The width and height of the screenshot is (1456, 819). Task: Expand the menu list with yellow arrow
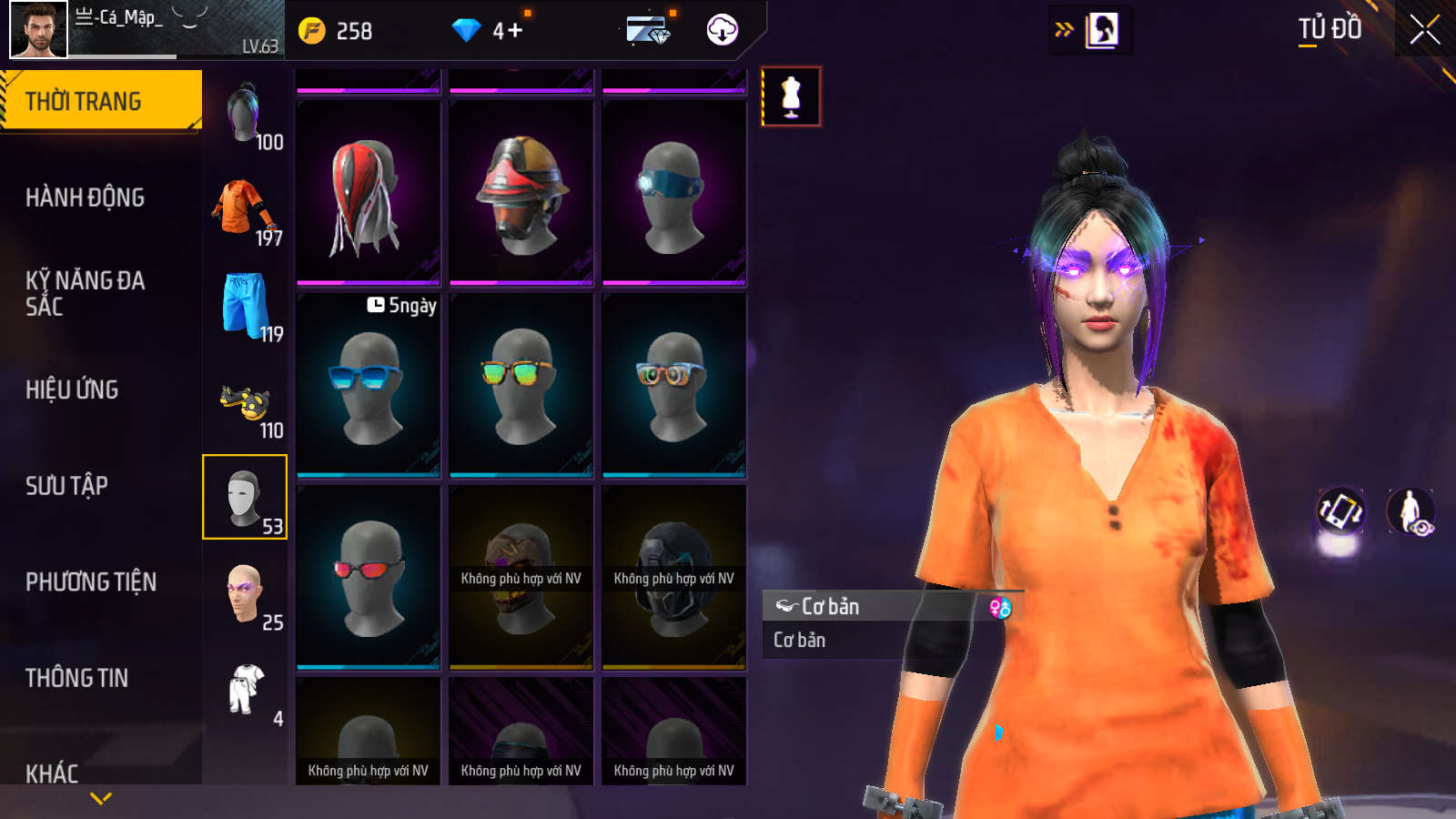(x=101, y=798)
